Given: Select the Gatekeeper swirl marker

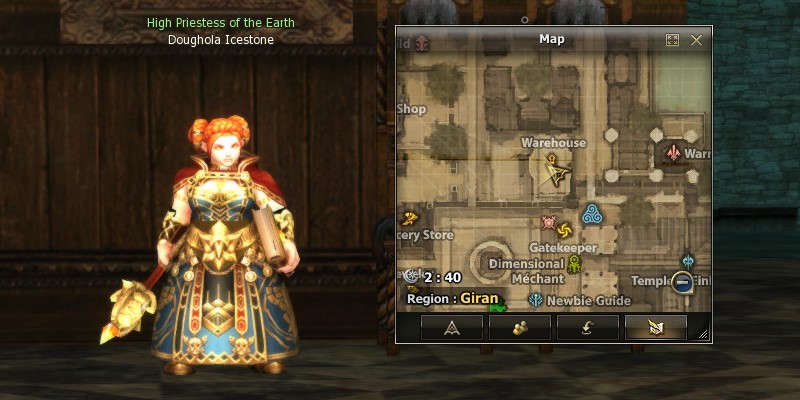Looking at the screenshot, I should coord(564,230).
